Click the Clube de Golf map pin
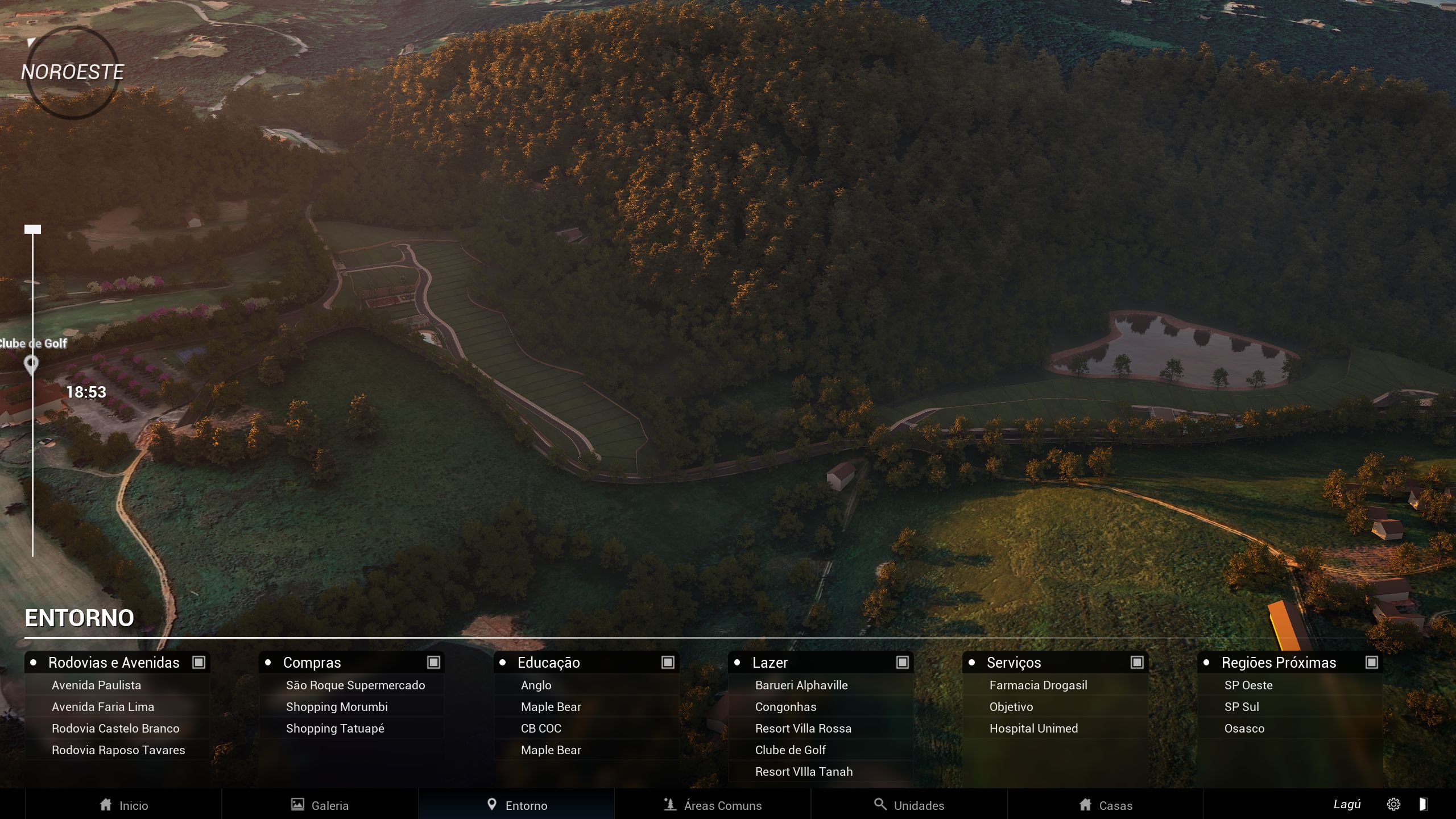The image size is (1456, 819). (x=32, y=365)
